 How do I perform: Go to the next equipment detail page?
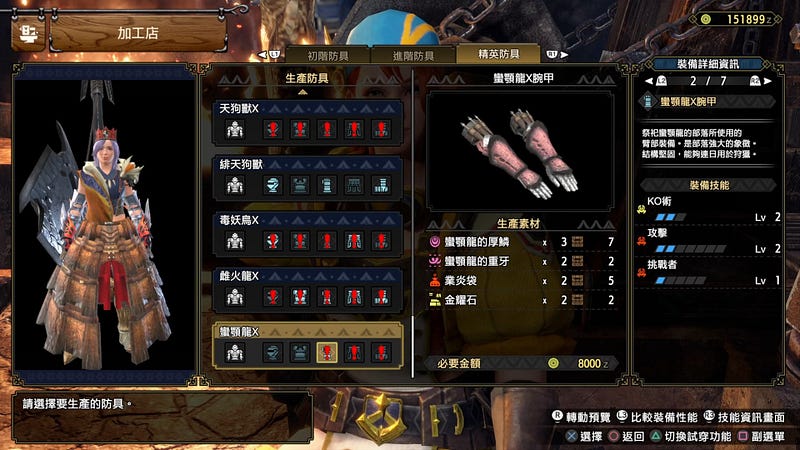point(758,81)
